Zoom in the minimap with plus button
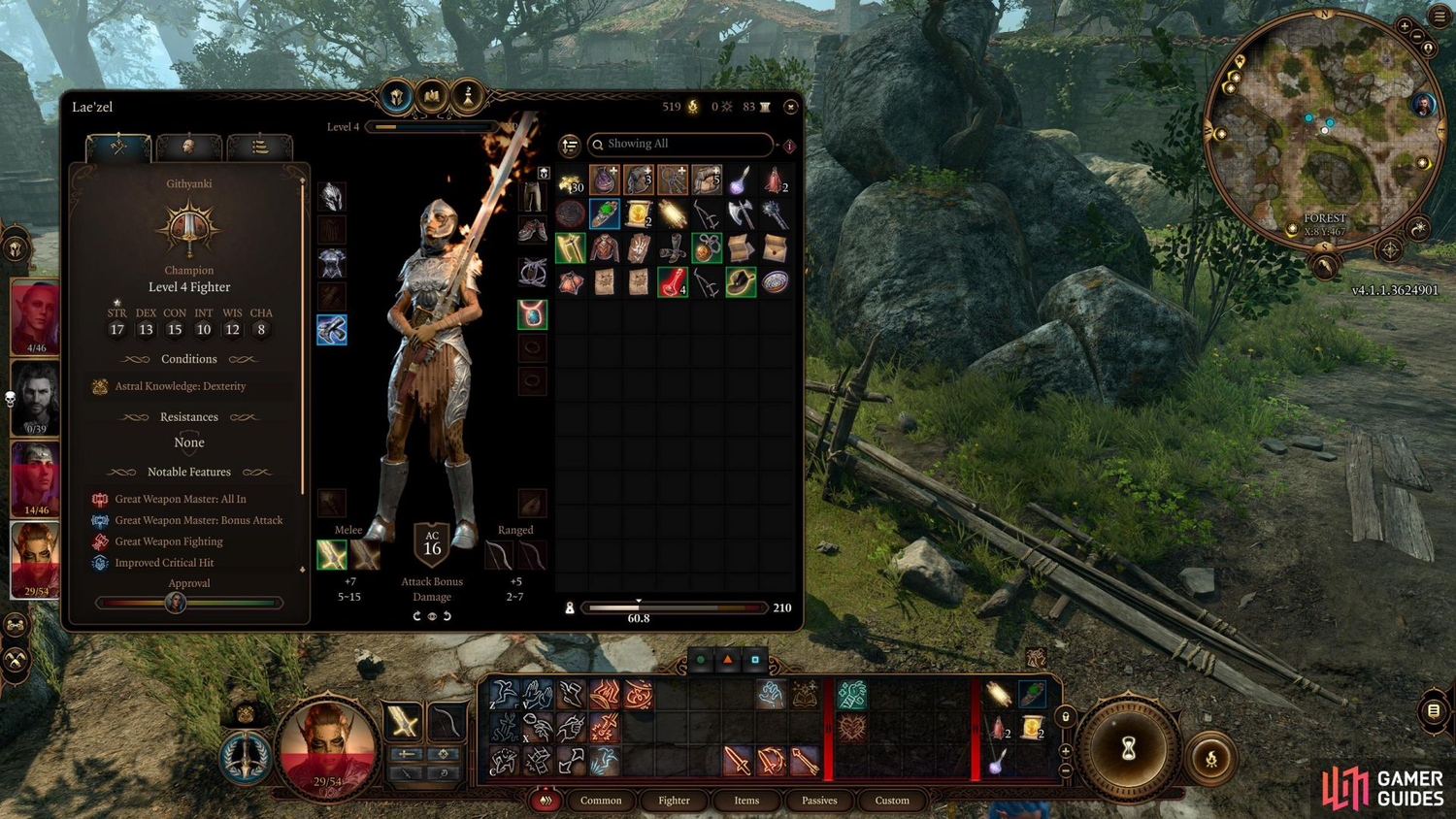Screen dimensions: 1456x819 [x=1405, y=26]
